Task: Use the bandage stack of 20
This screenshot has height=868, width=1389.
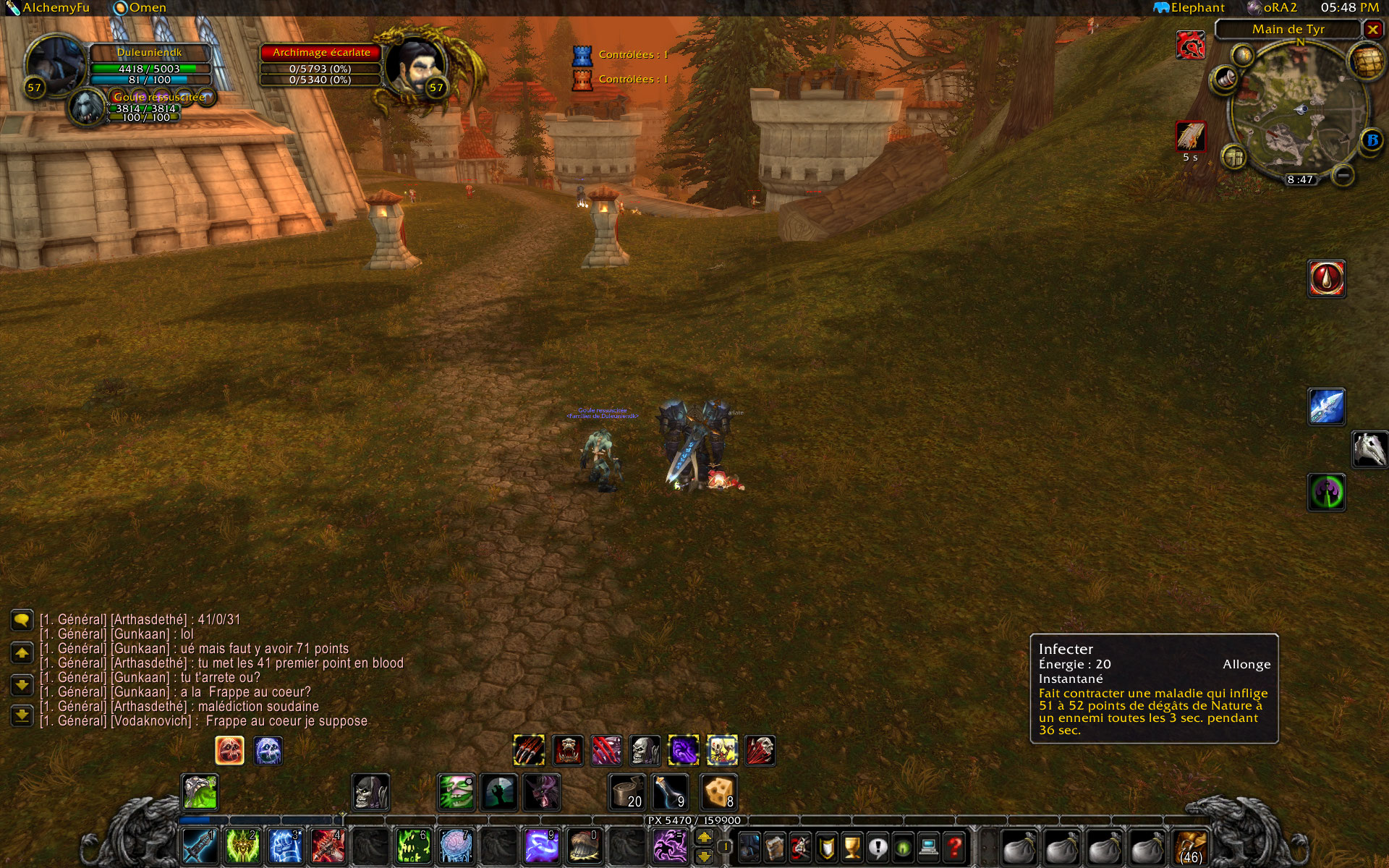Action: tap(626, 792)
